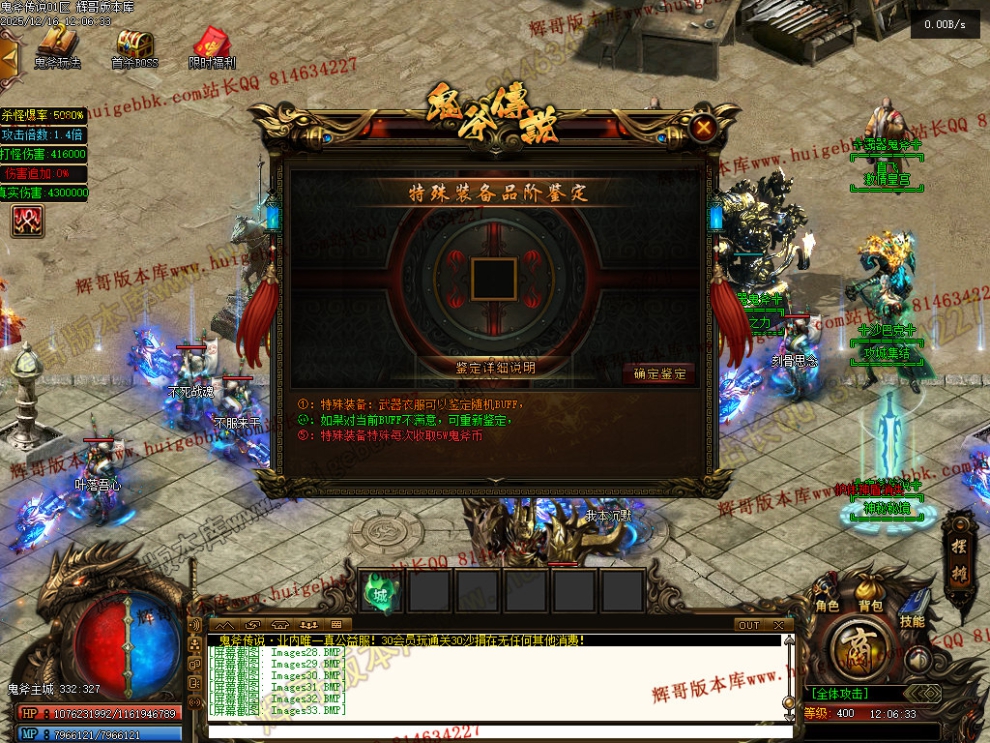Open the 摆摊 stall vendor sign

coord(959,548)
